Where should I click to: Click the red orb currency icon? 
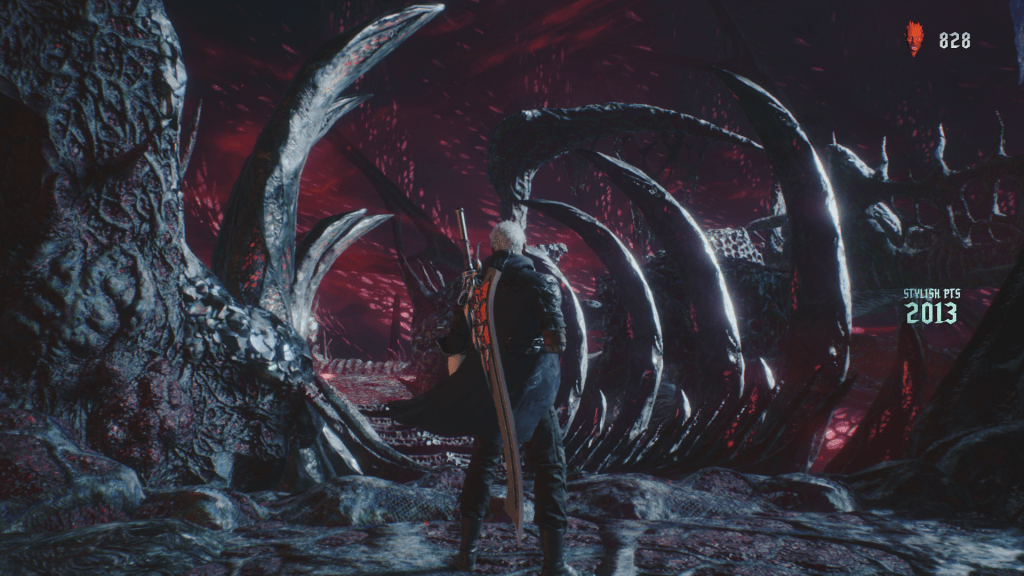click(x=914, y=39)
